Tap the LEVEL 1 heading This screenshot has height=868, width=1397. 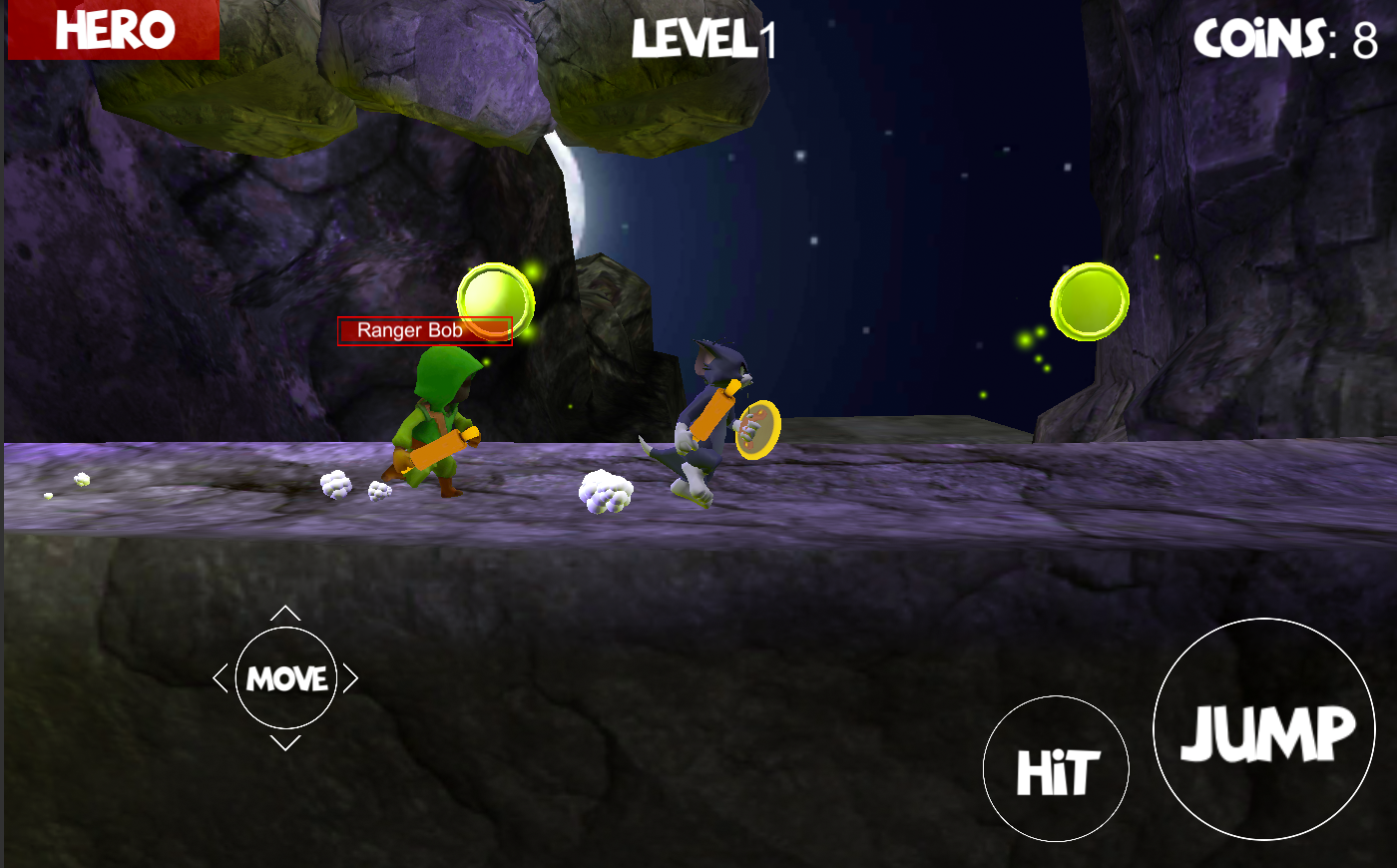click(703, 38)
